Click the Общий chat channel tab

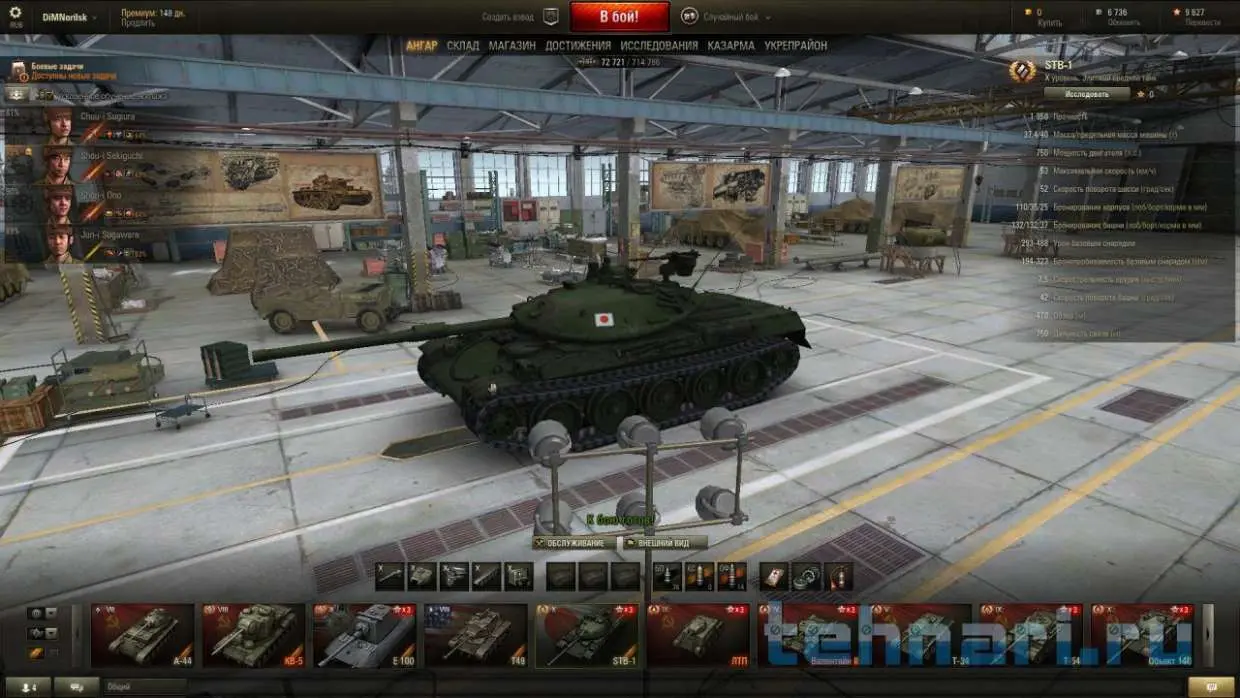pyautogui.click(x=147, y=687)
